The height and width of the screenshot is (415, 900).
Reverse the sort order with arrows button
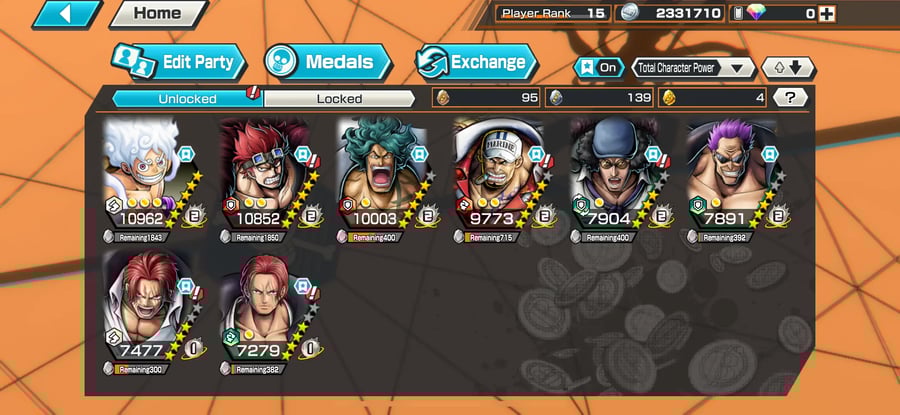[788, 68]
